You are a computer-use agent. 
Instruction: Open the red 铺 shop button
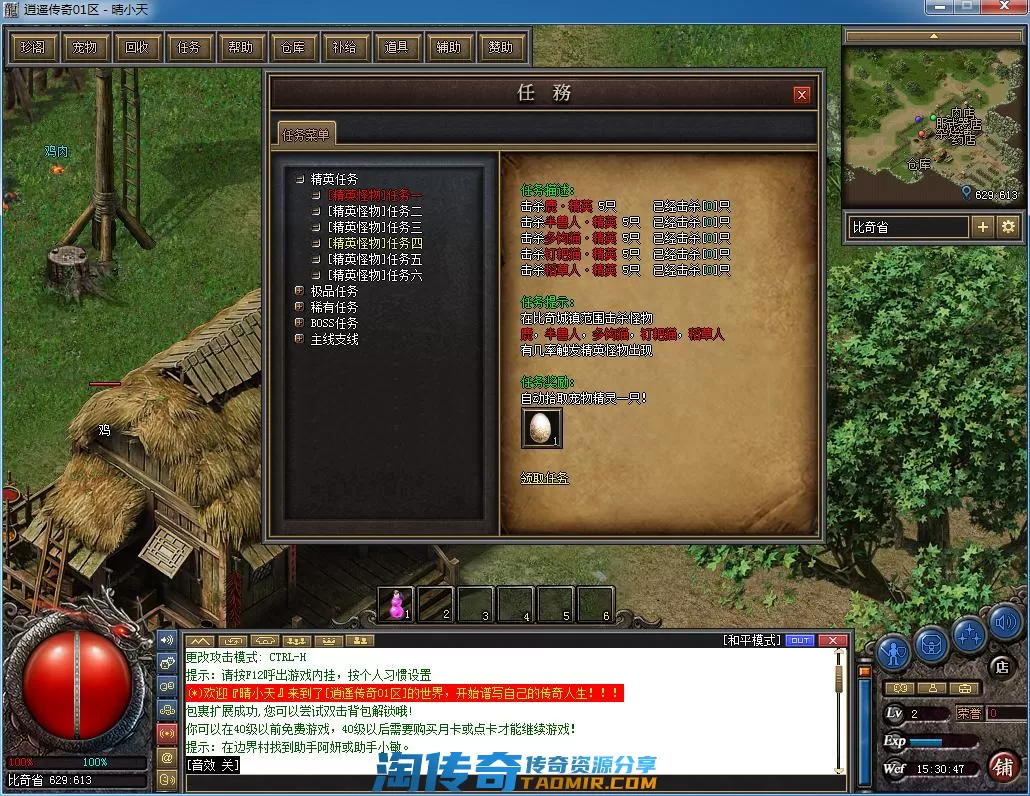[x=1004, y=767]
